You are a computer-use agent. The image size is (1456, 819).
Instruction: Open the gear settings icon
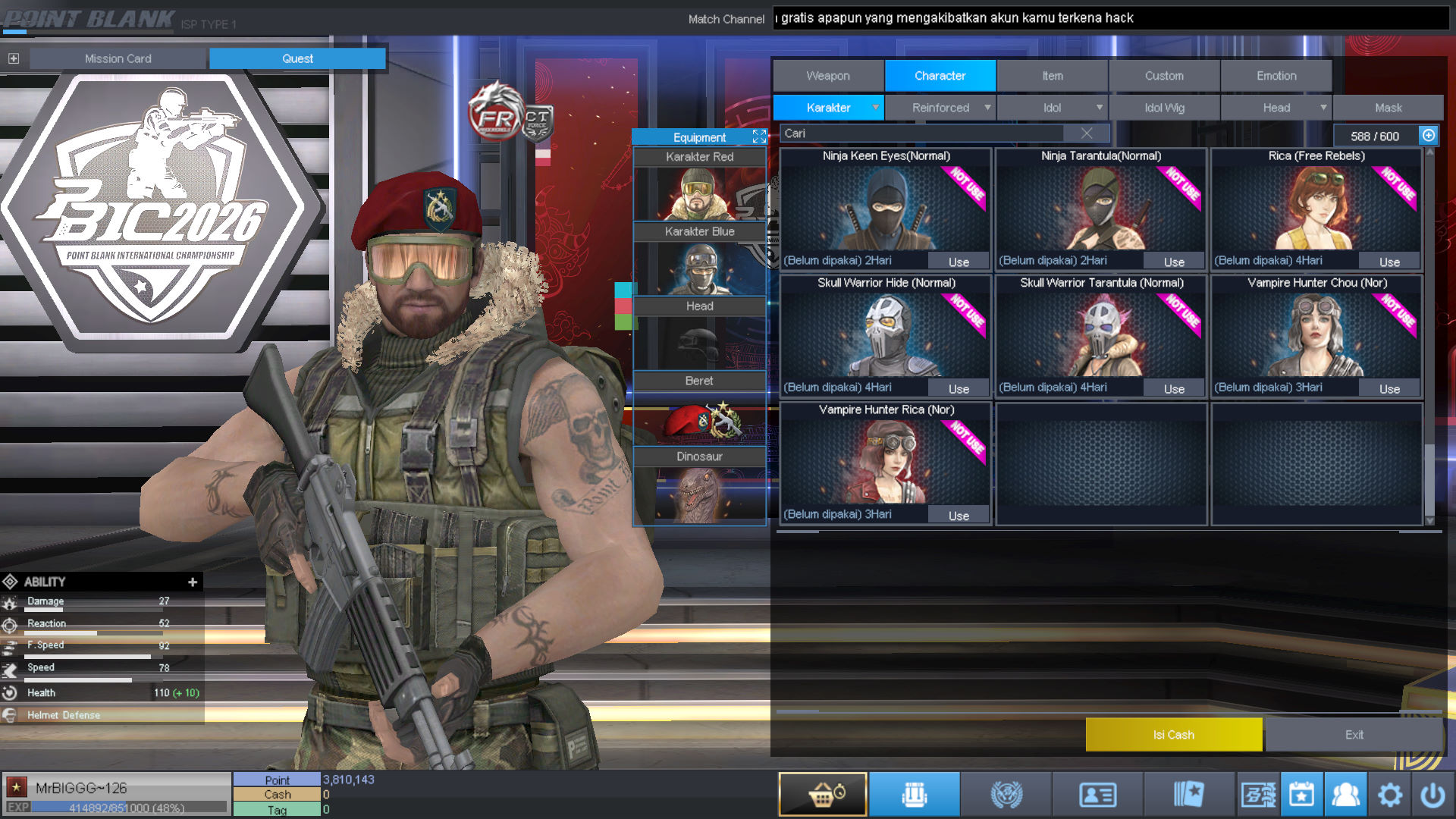(1389, 795)
